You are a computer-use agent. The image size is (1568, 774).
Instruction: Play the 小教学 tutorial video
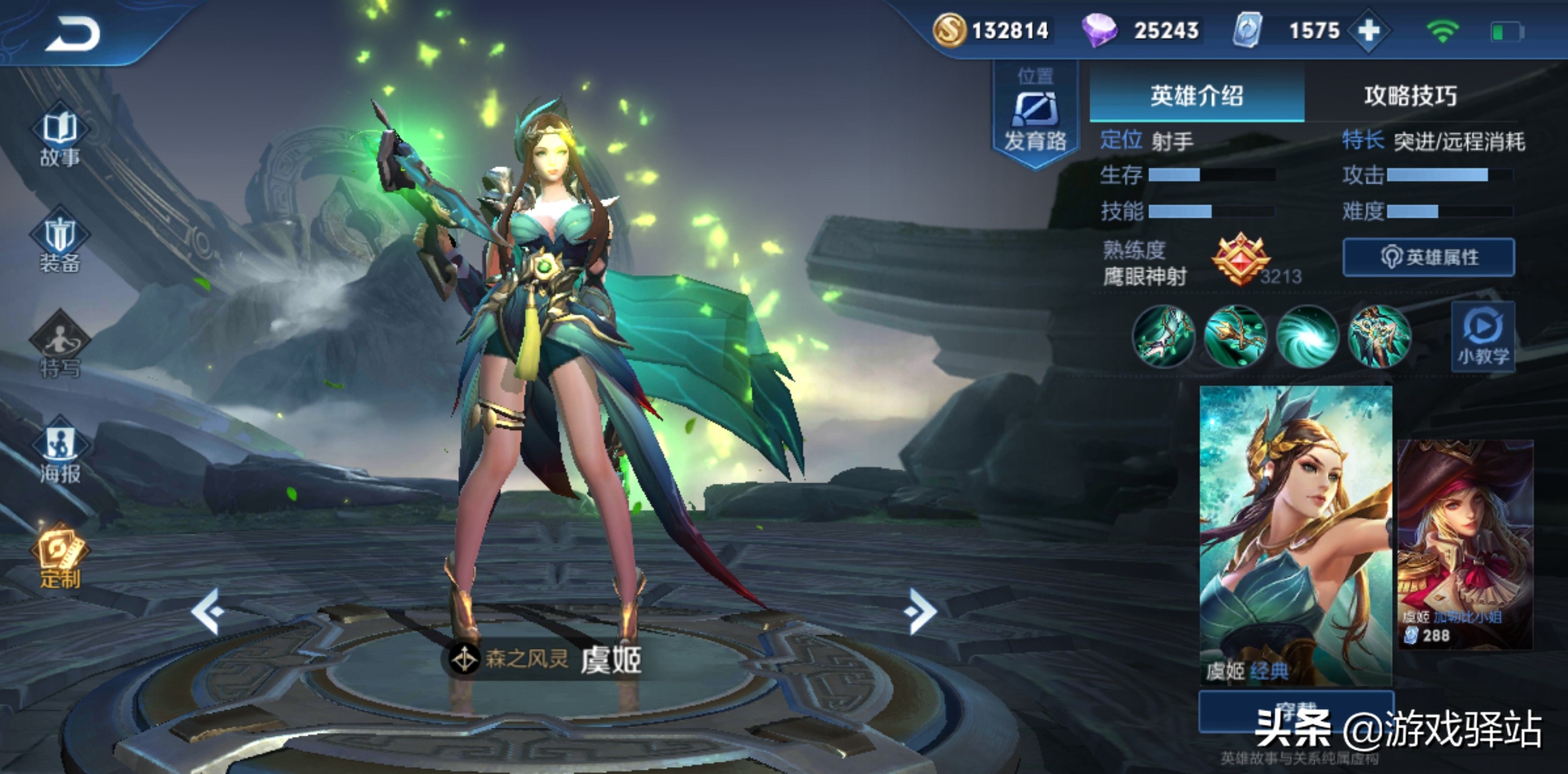tap(1483, 336)
